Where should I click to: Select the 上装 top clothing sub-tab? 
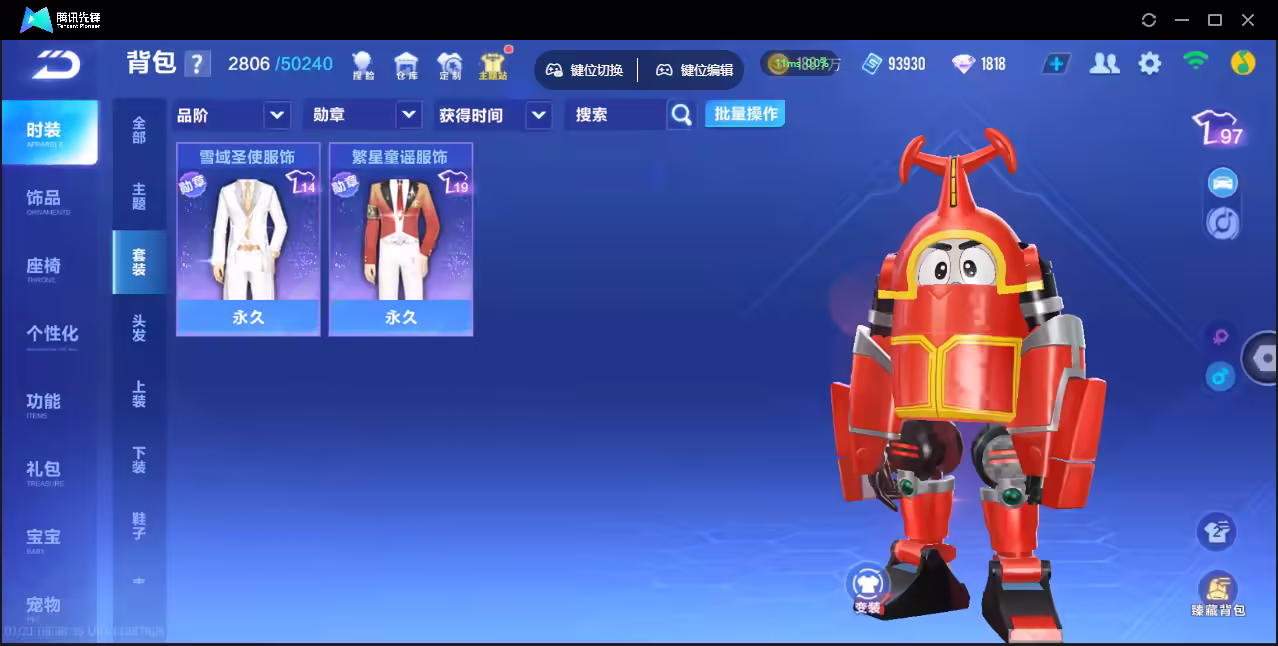(x=139, y=394)
